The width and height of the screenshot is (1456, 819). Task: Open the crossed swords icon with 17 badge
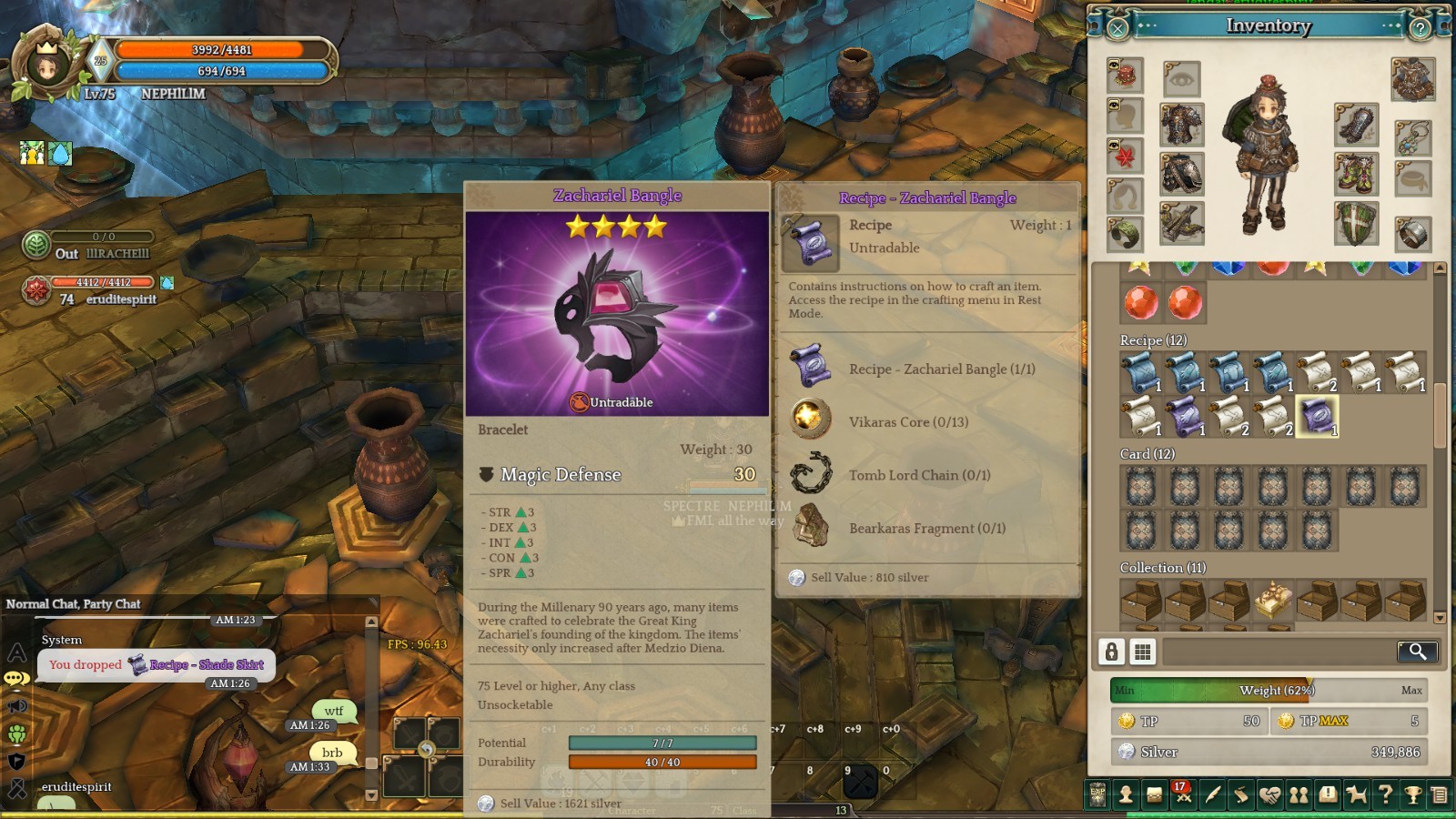point(1183,794)
